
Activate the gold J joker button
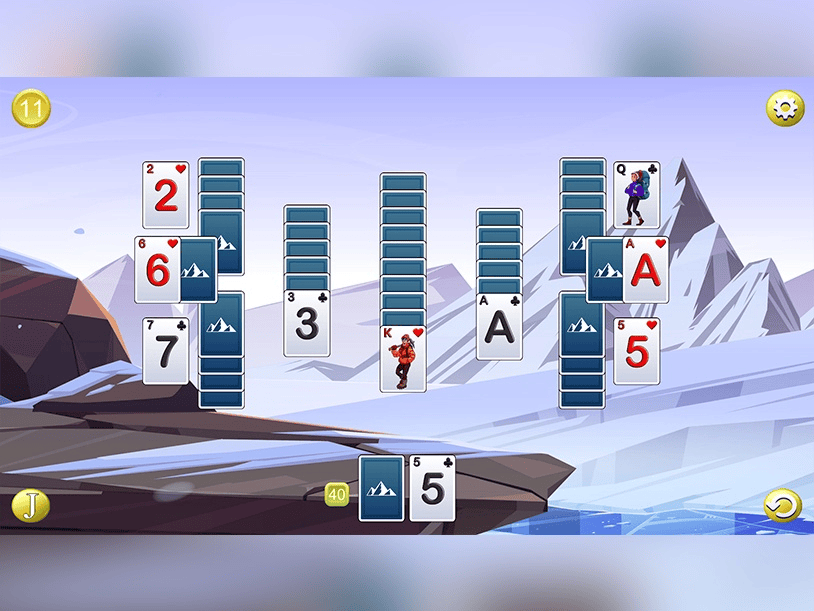tap(30, 505)
